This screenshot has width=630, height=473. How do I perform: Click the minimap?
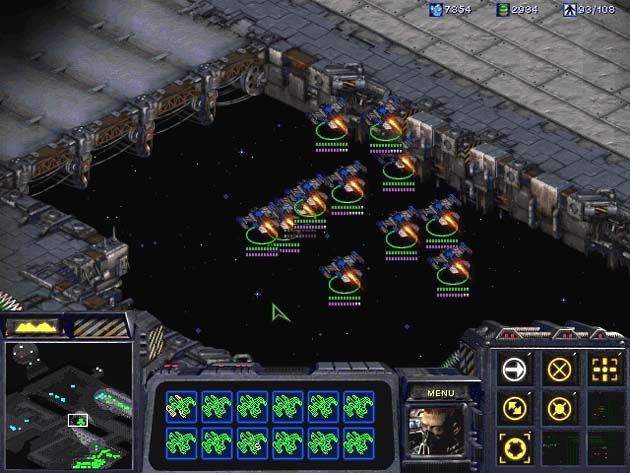[x=69, y=405]
